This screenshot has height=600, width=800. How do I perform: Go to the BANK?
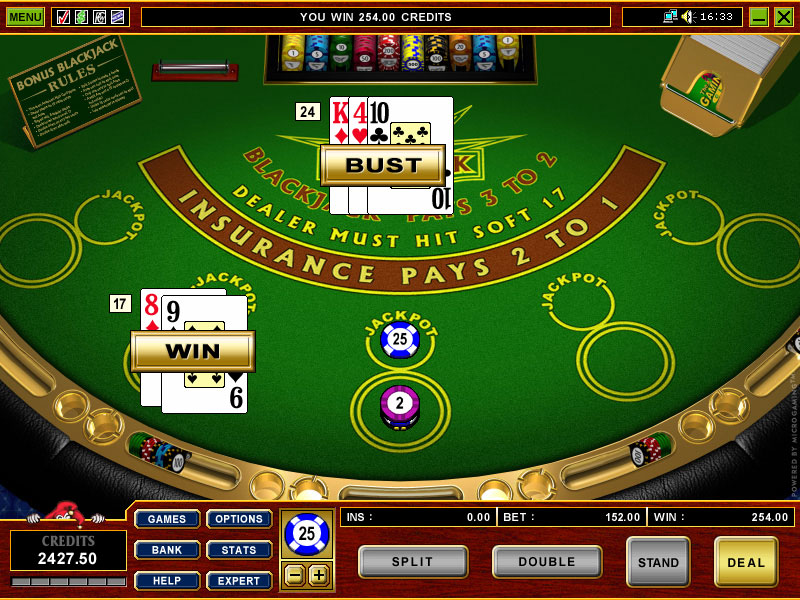point(167,550)
